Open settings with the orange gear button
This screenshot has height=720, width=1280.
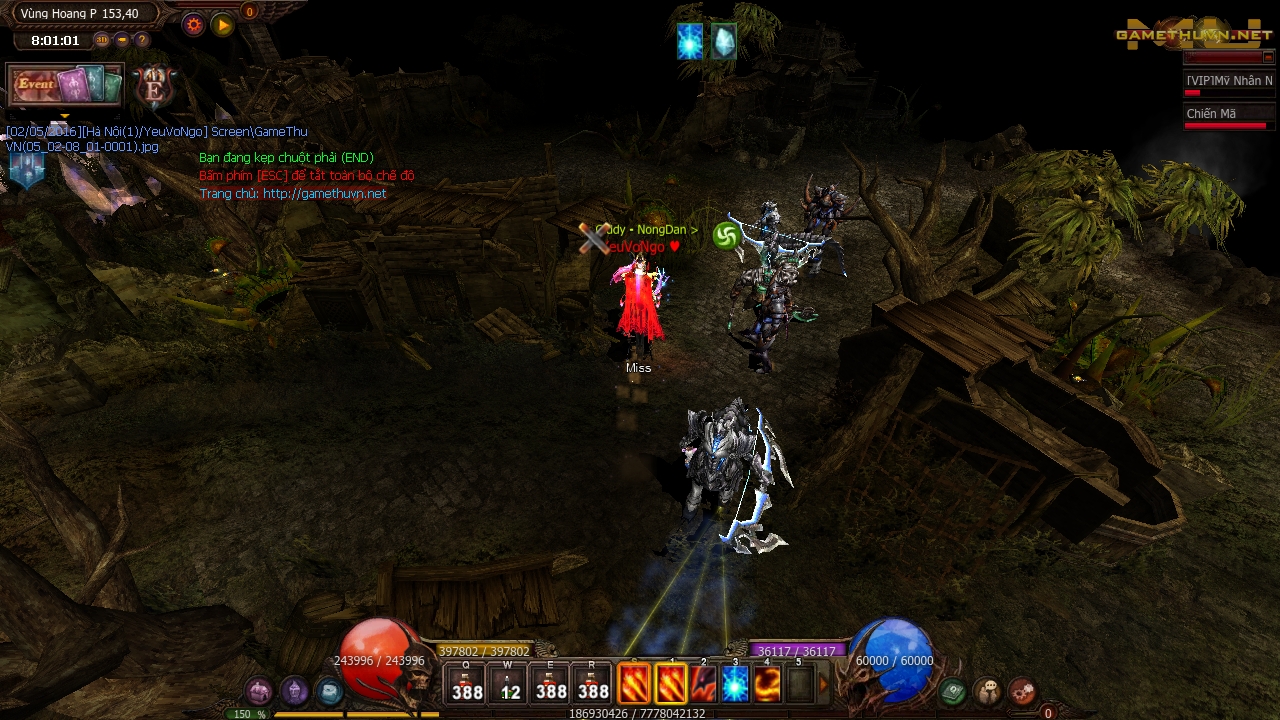194,26
